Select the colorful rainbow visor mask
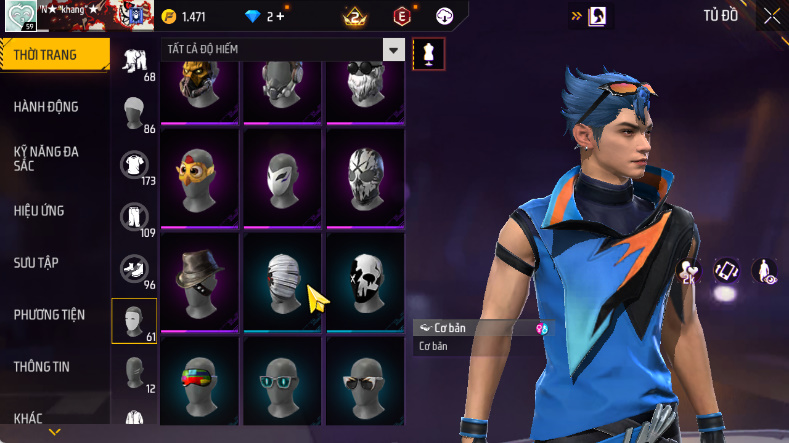 [198, 385]
